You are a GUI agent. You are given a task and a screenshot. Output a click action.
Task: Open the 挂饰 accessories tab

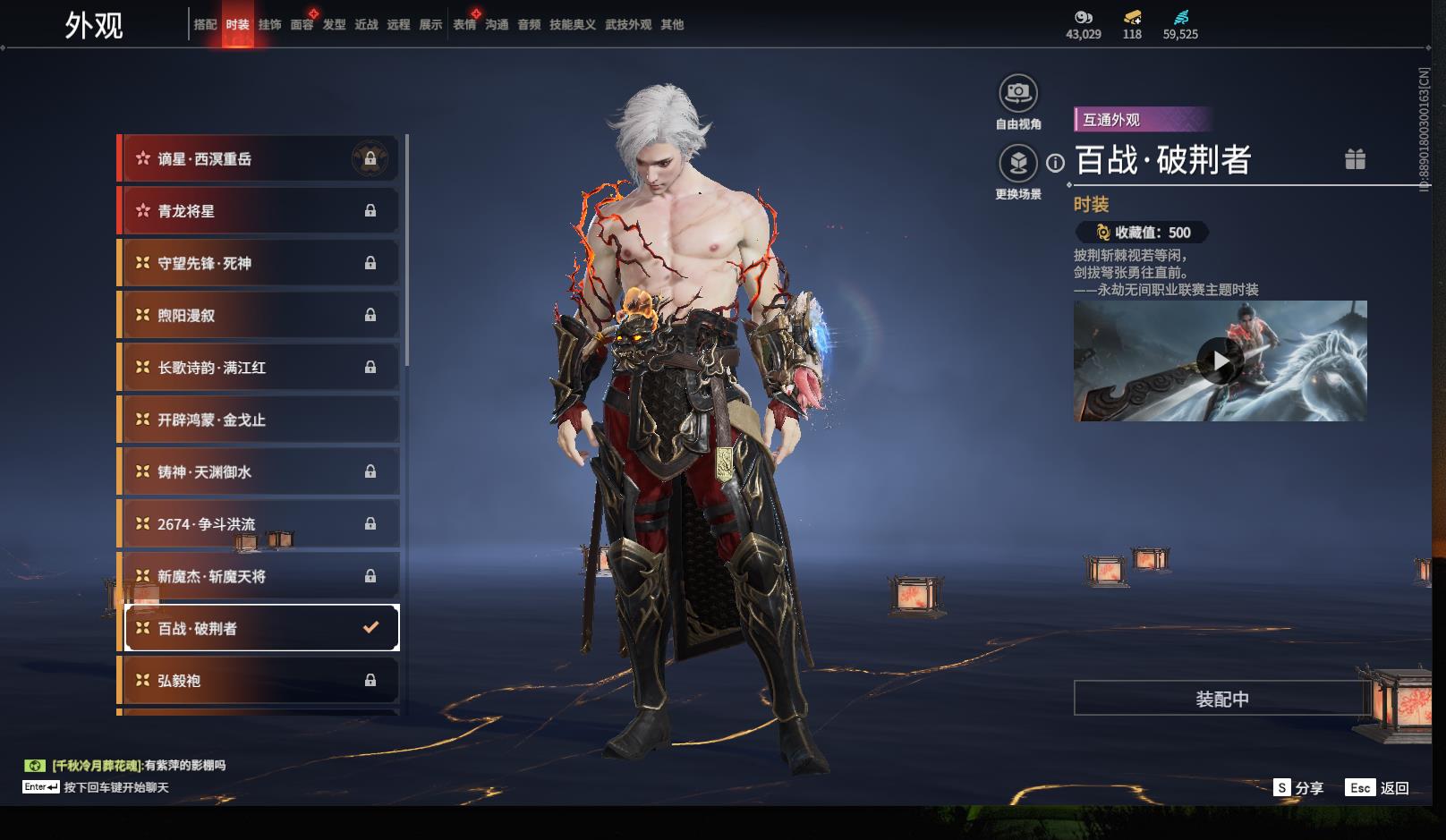(x=269, y=25)
